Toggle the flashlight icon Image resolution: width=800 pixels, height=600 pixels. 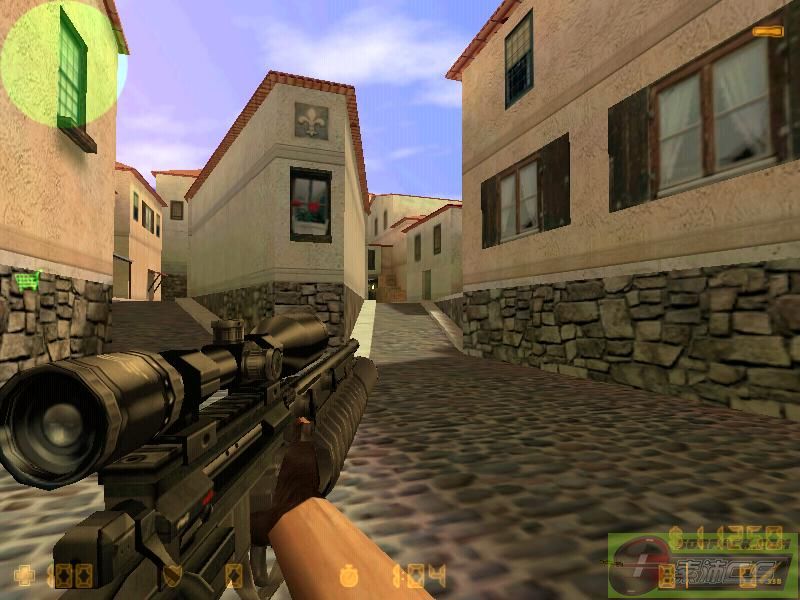tap(768, 32)
